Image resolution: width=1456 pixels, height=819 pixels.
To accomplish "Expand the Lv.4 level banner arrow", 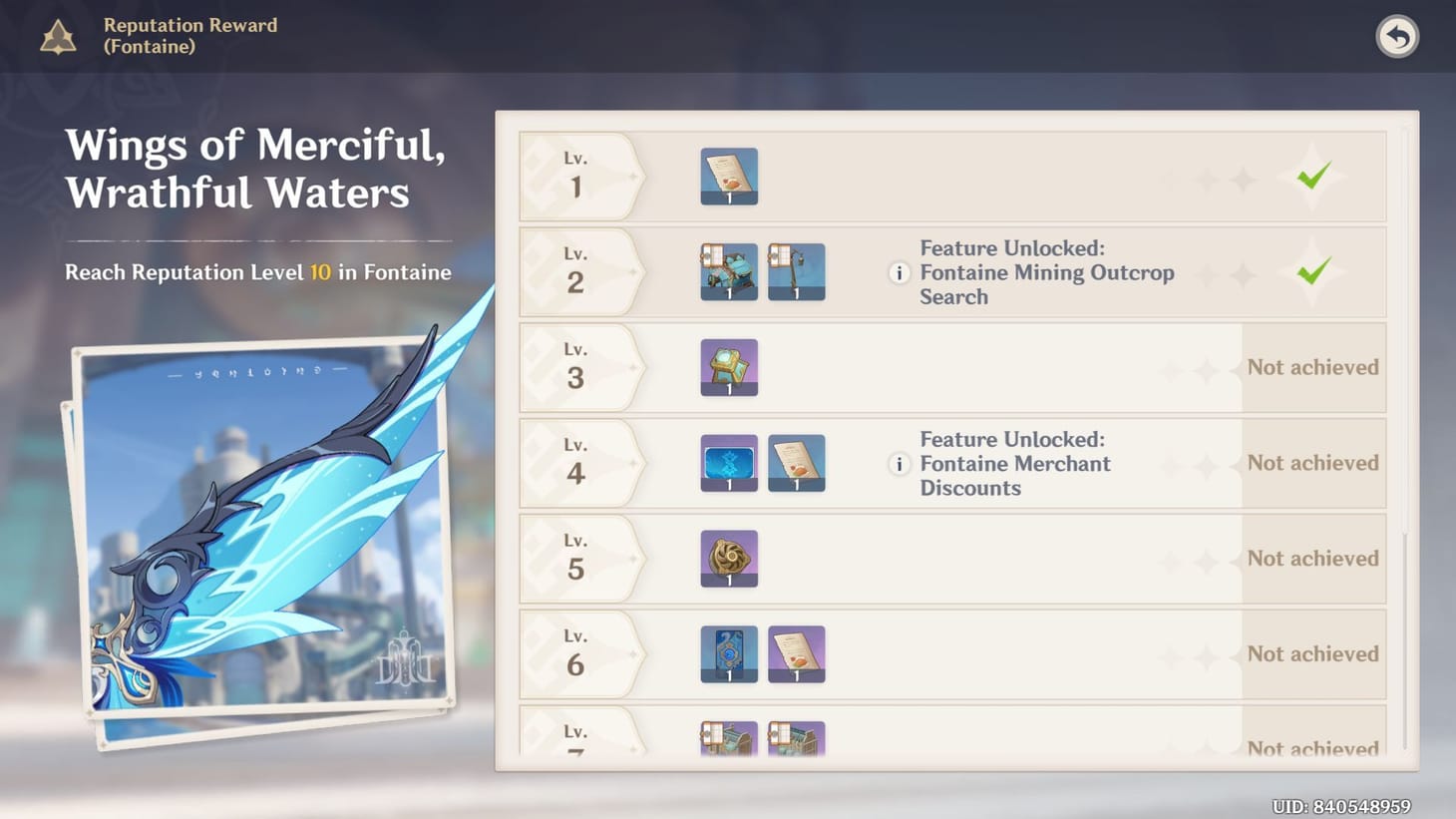I will [631, 463].
